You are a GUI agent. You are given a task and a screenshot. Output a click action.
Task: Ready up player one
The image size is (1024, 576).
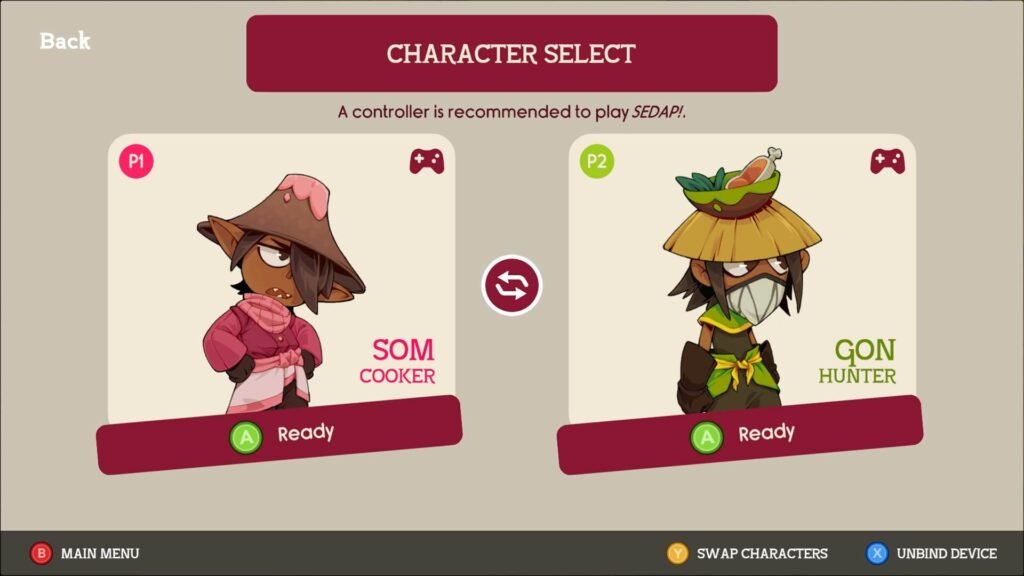(280, 436)
